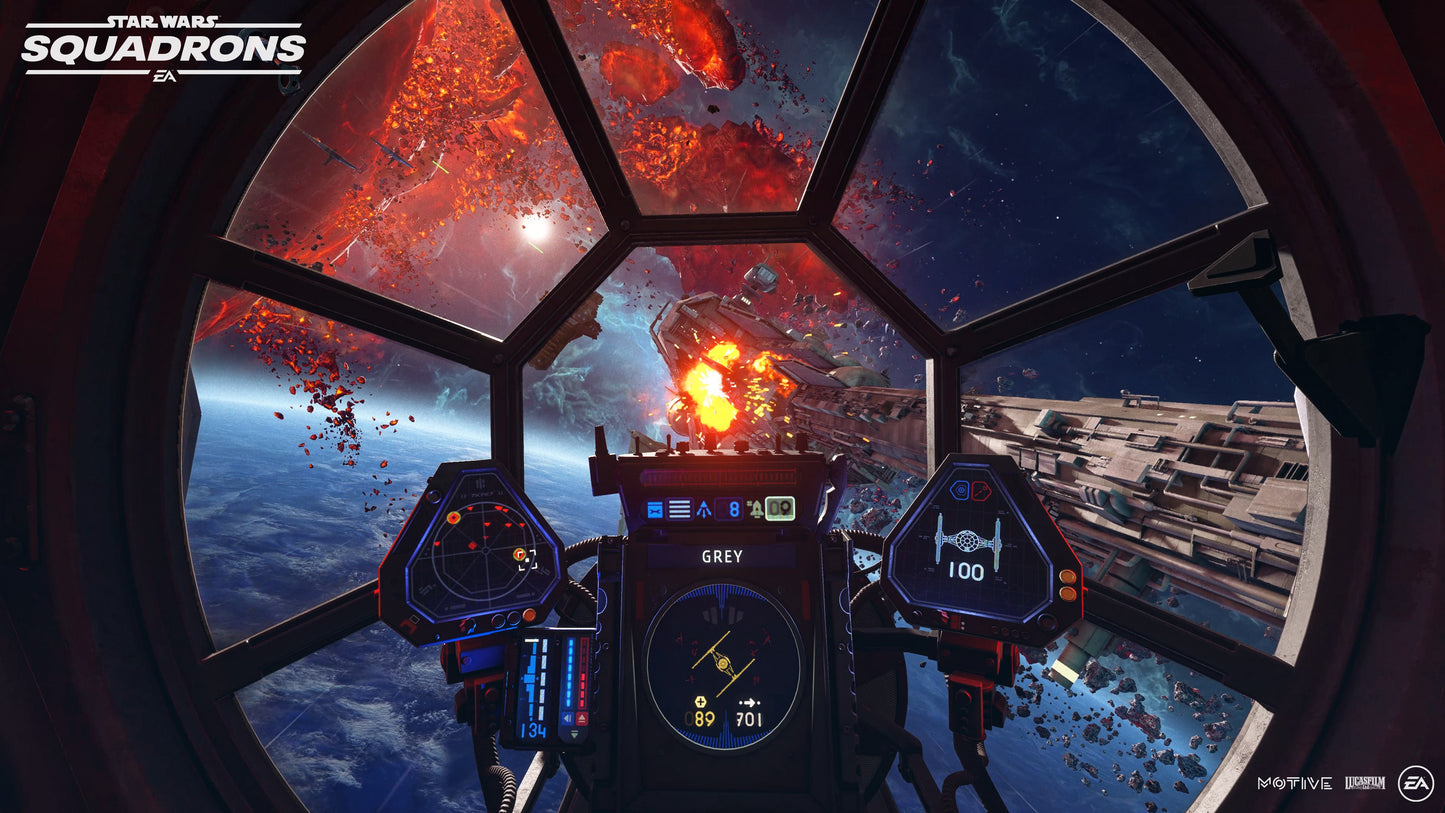The image size is (1445, 813).
Task: Click the yellow cross health icon above 89
Action: 700,702
